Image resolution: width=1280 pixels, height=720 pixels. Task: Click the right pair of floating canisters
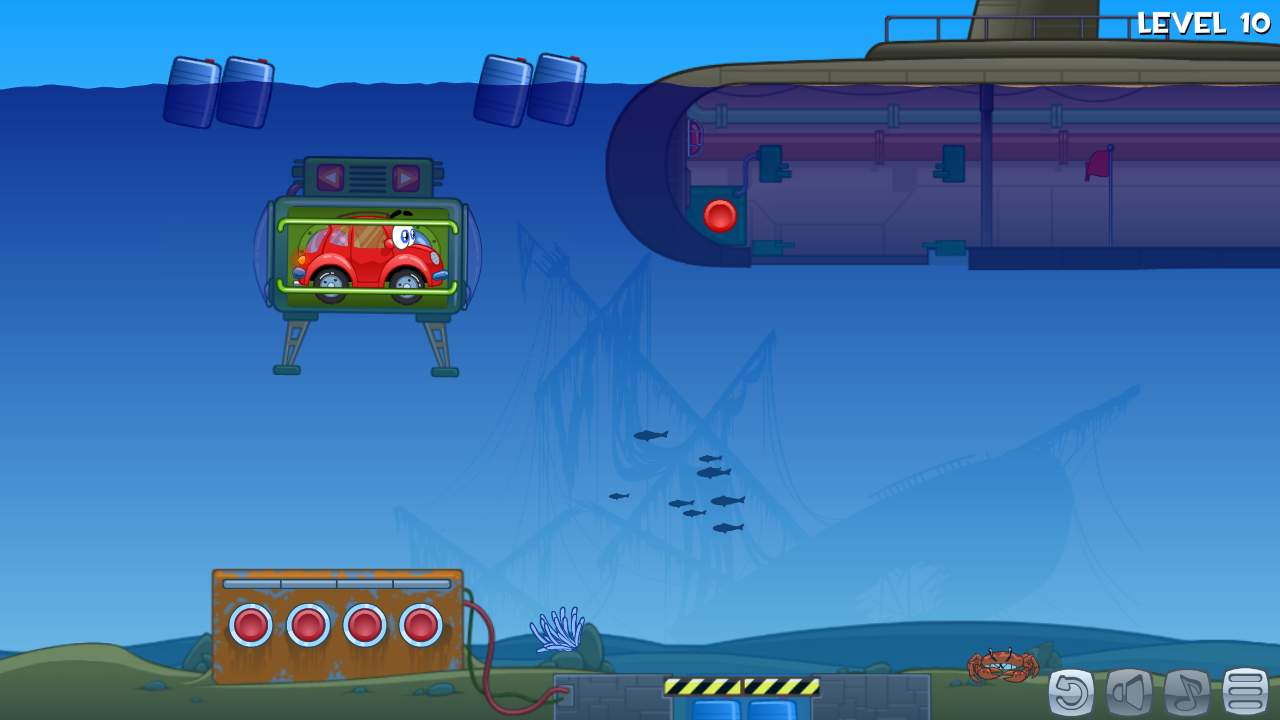532,90
